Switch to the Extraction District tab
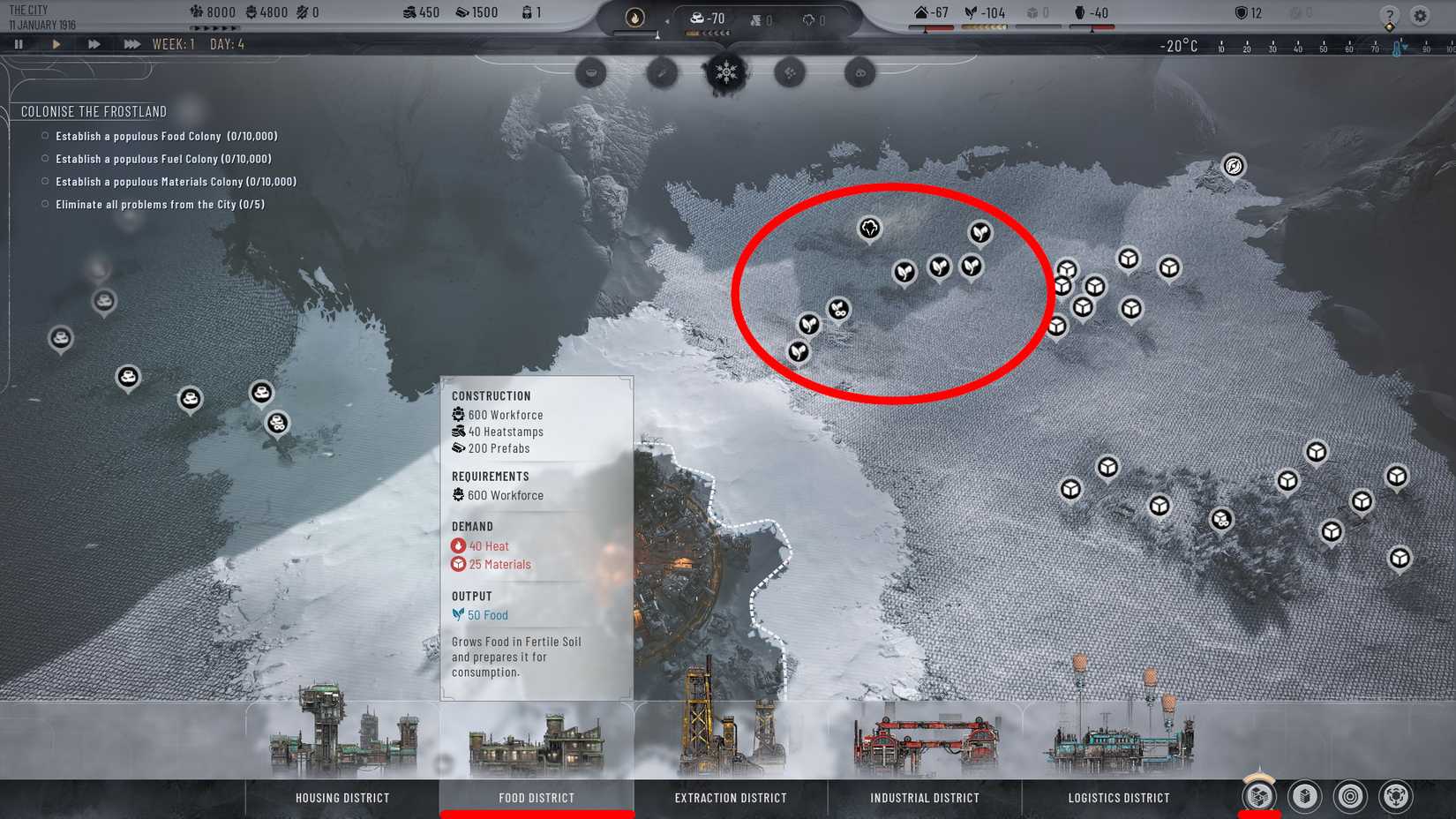Viewport: 1456px width, 819px height. tap(730, 797)
